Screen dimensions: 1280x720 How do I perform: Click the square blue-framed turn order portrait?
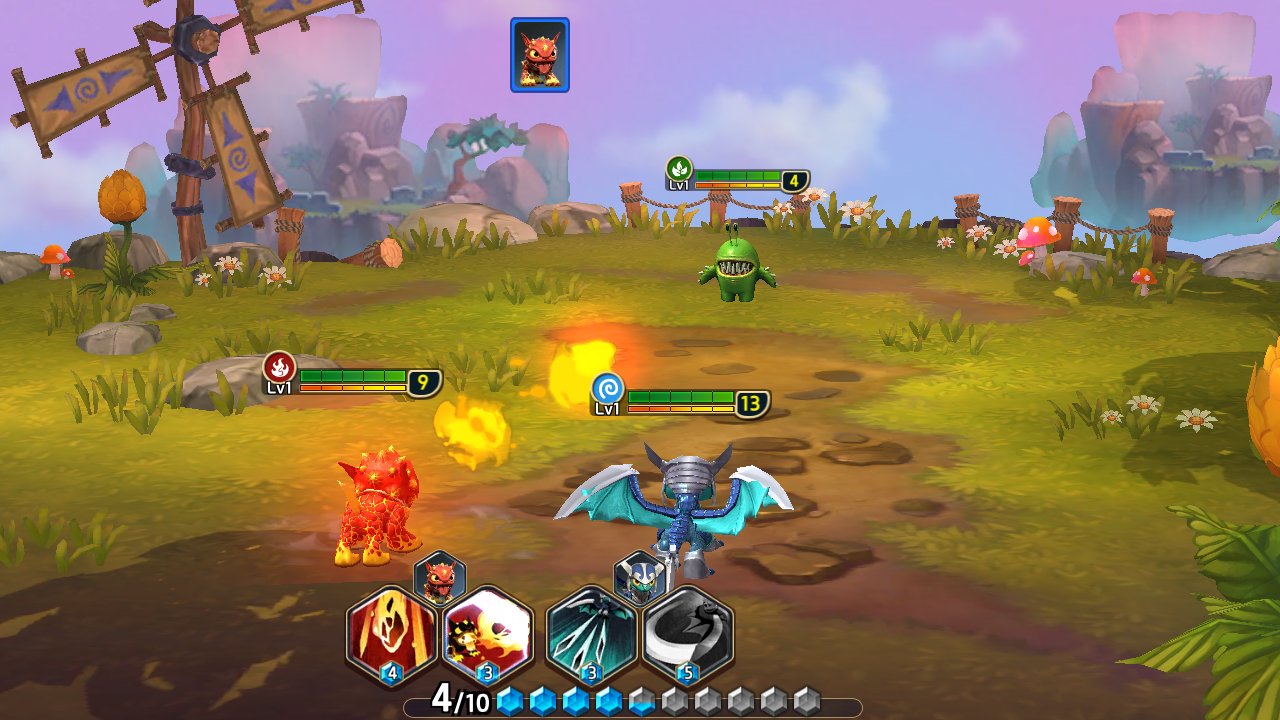[540, 55]
